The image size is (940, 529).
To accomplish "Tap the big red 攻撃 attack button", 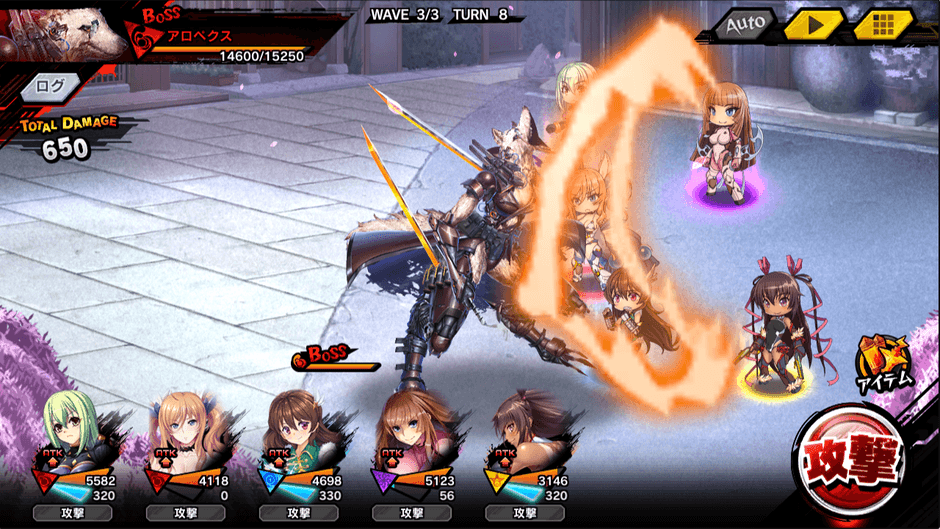I will point(858,466).
